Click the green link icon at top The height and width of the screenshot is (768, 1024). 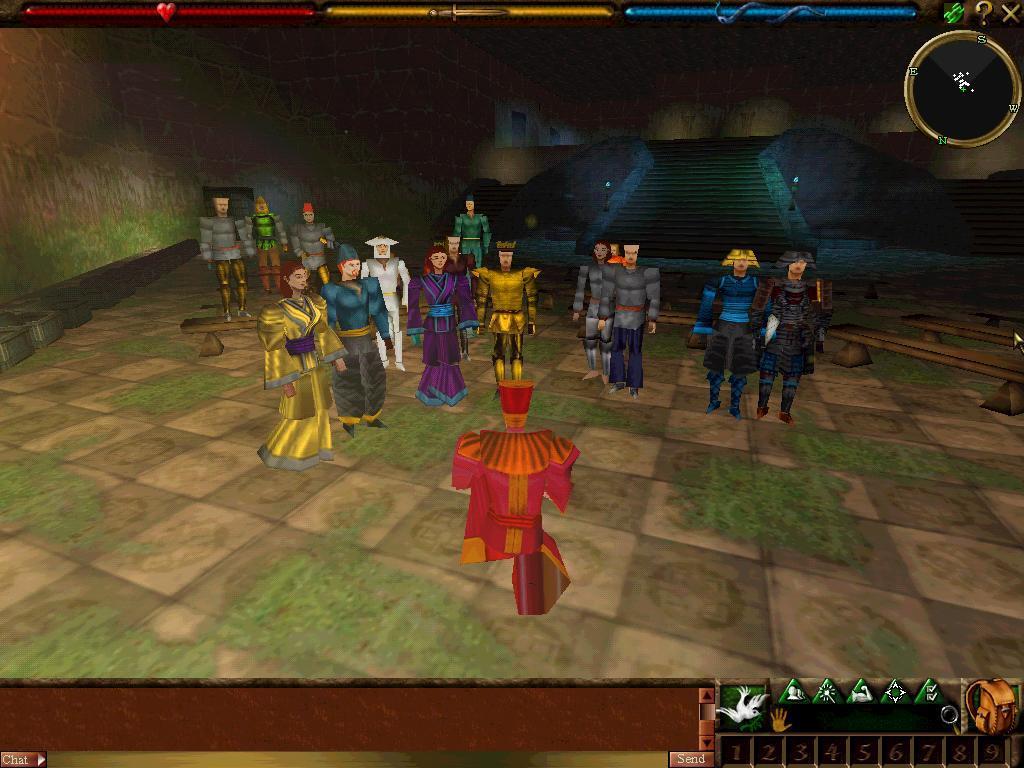(x=954, y=13)
